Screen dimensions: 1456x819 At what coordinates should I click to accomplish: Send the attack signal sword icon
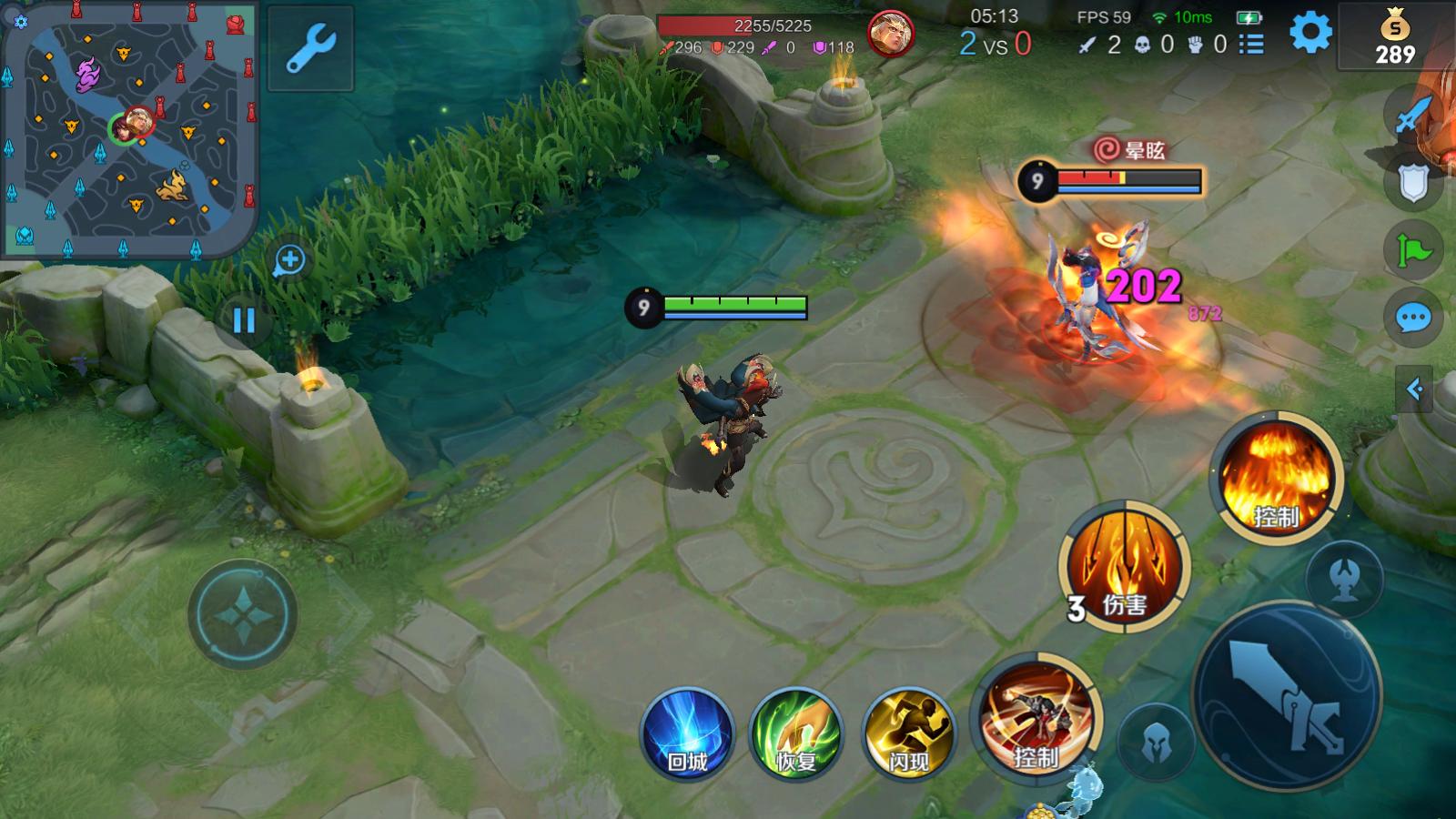tap(1413, 114)
